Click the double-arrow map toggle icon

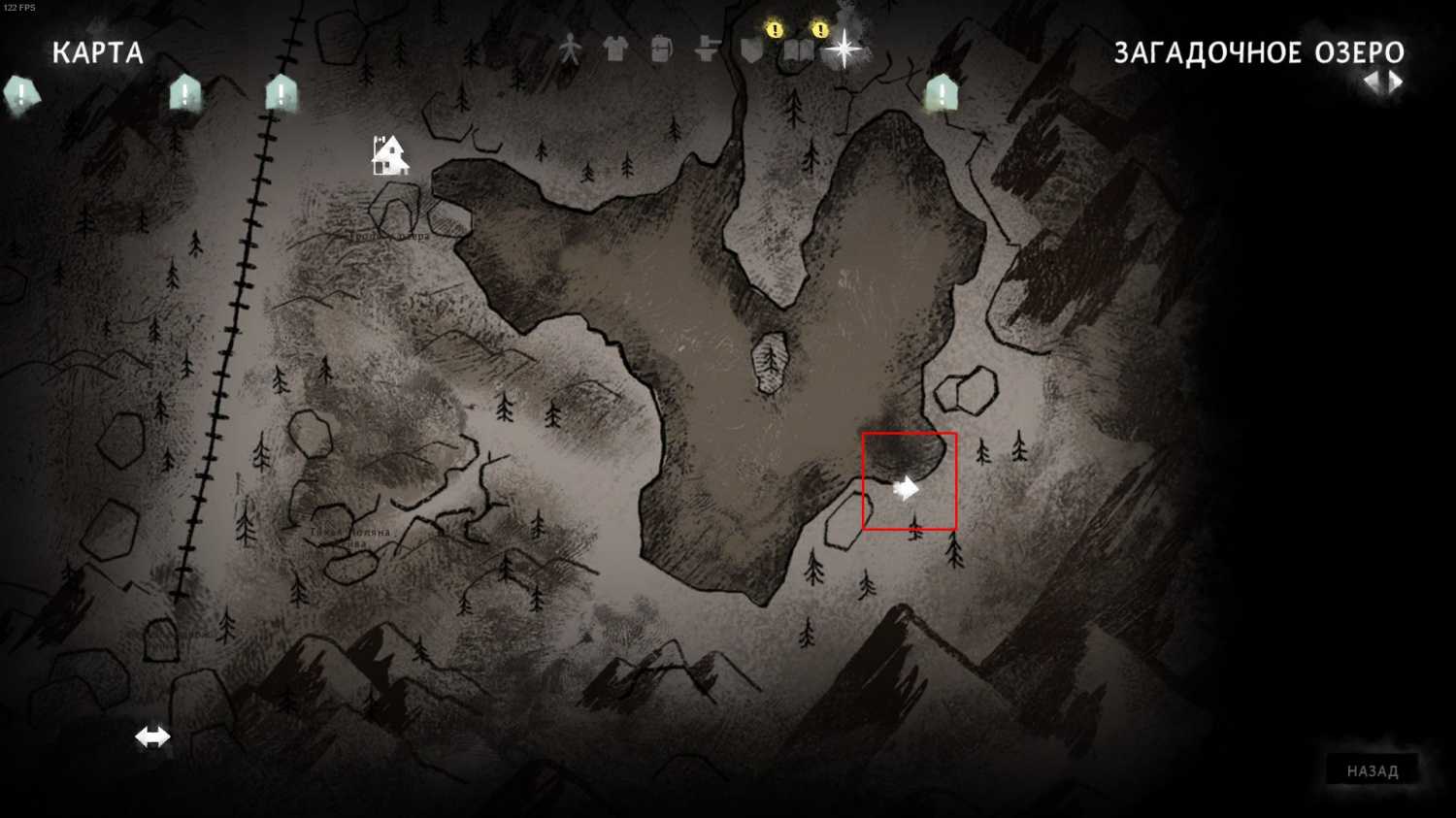[x=152, y=736]
